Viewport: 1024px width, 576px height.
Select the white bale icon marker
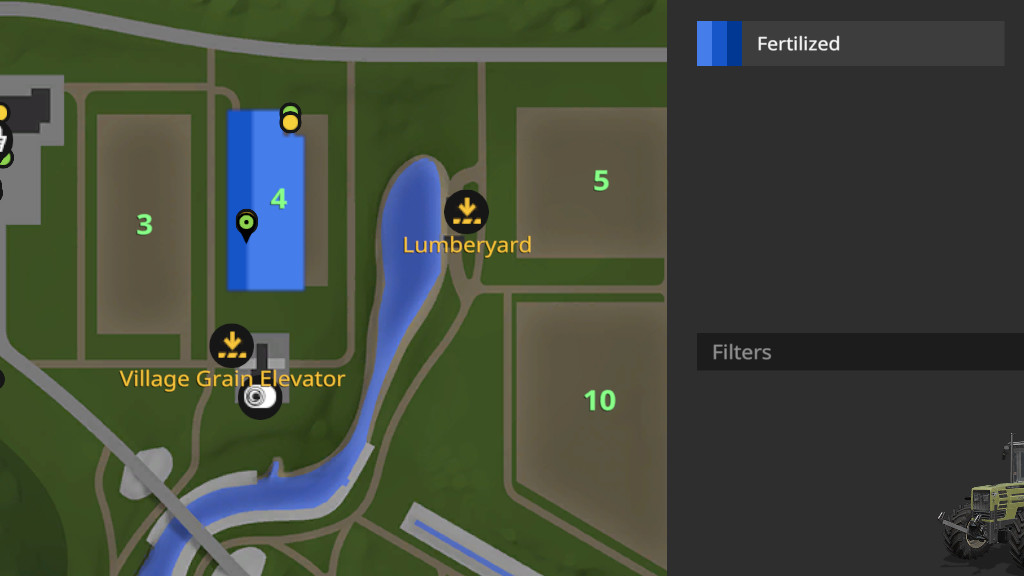[259, 398]
